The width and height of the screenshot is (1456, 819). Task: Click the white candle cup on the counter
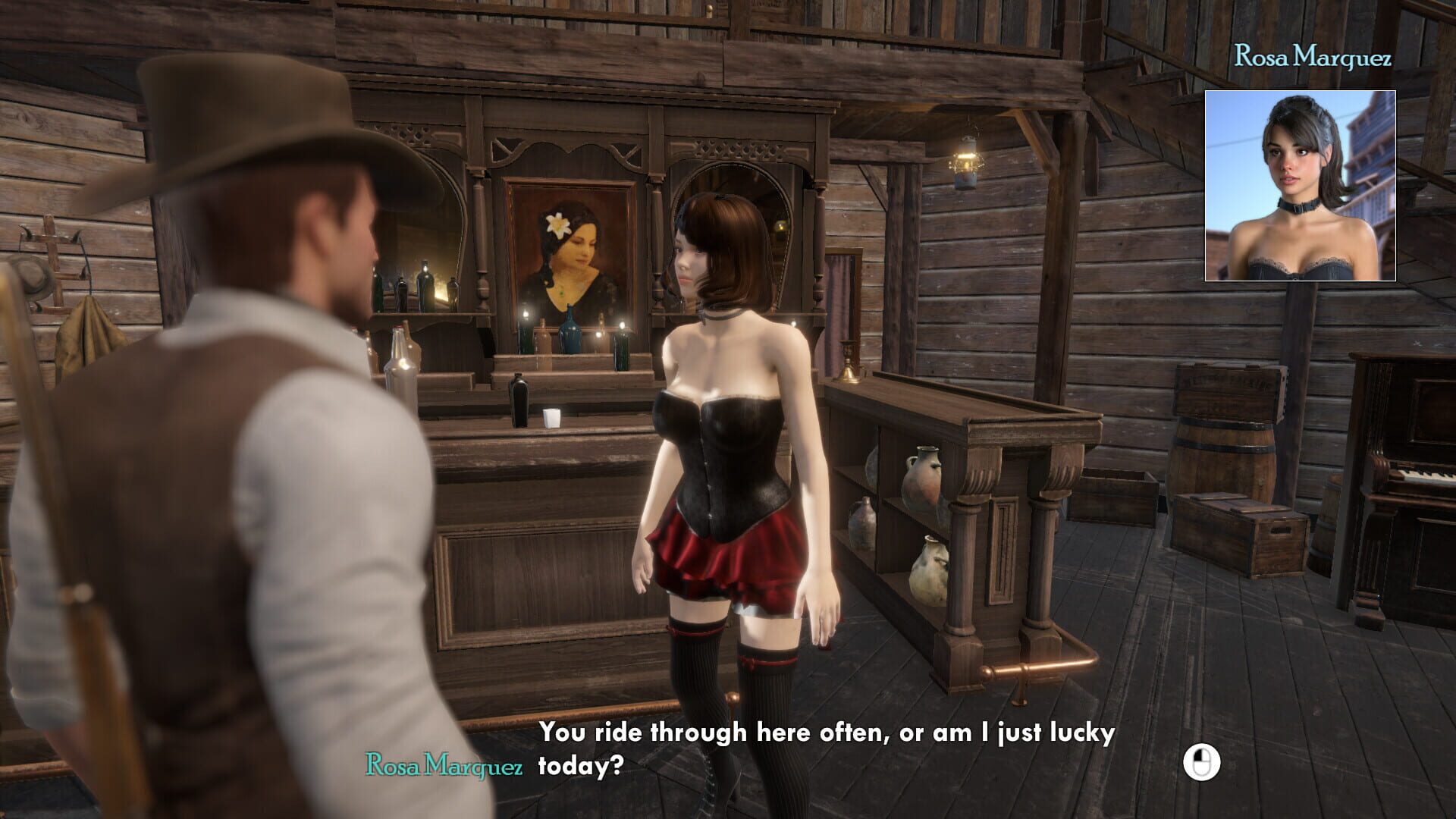point(554,417)
